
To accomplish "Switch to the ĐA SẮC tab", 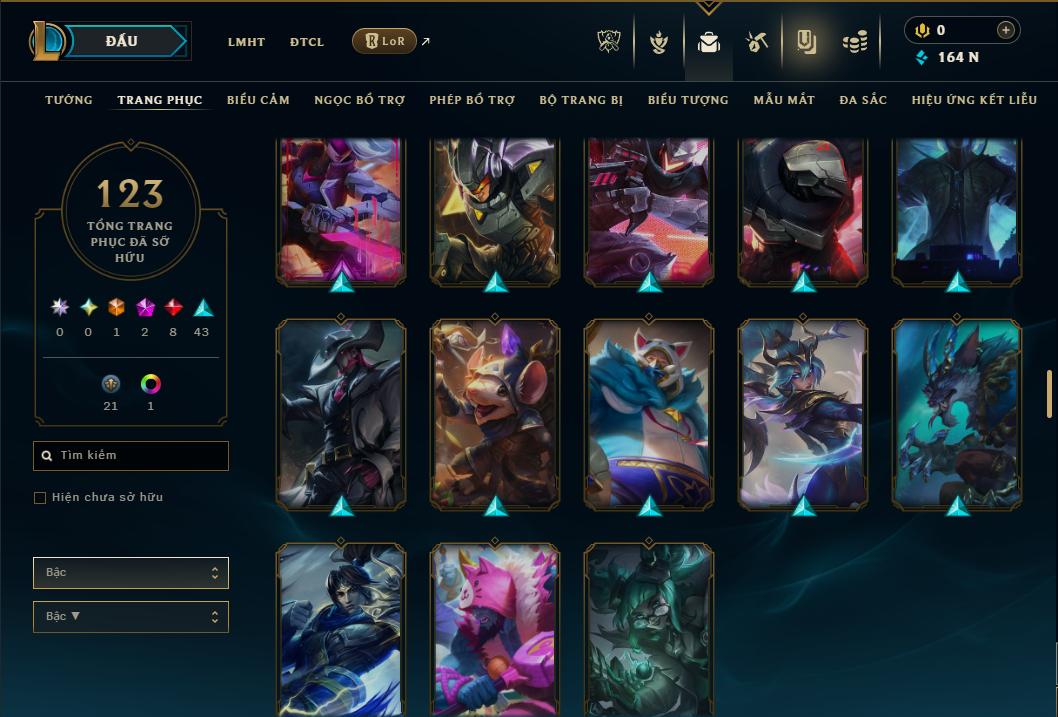I will pyautogui.click(x=863, y=100).
